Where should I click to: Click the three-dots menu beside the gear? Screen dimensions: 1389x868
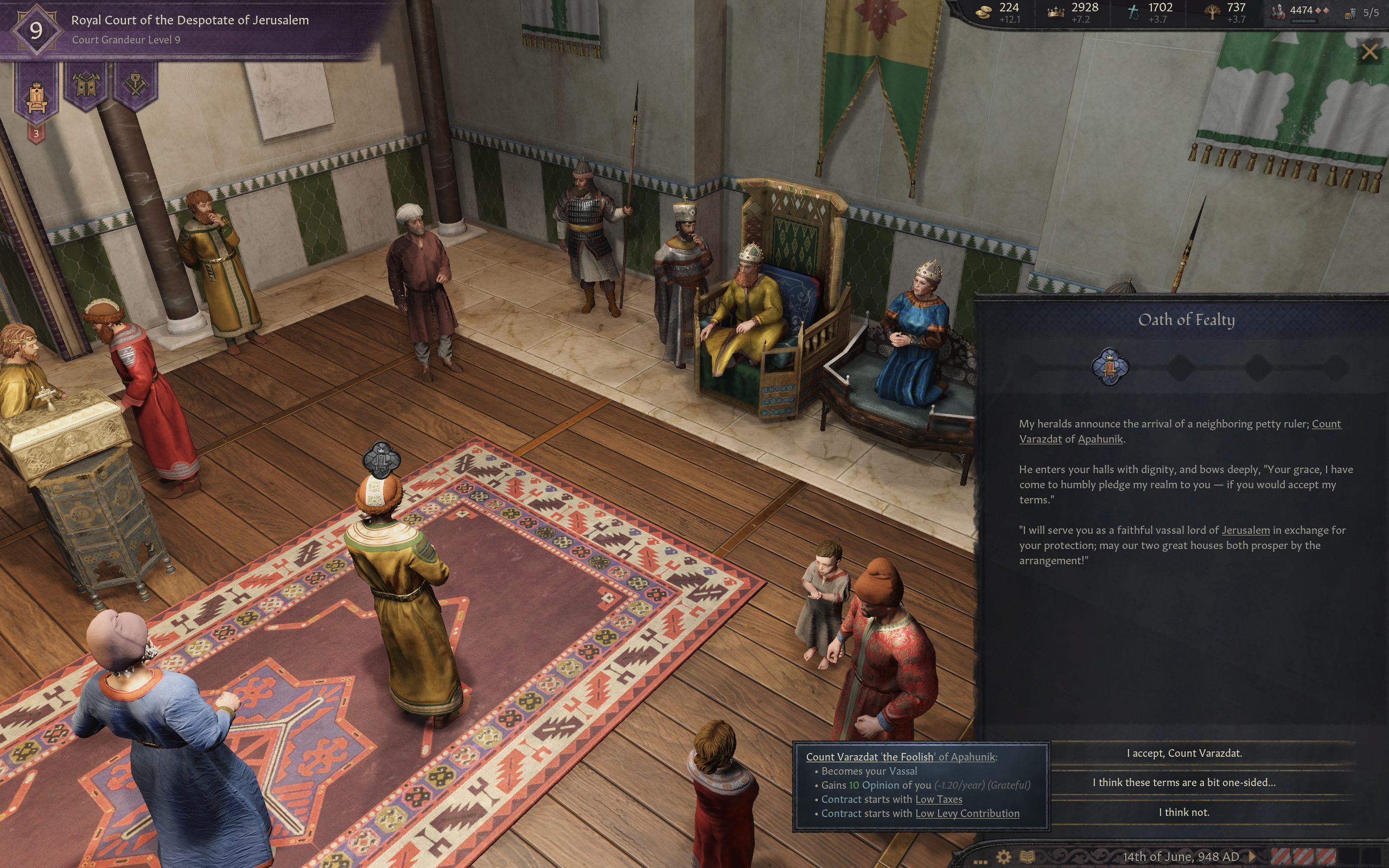980,859
